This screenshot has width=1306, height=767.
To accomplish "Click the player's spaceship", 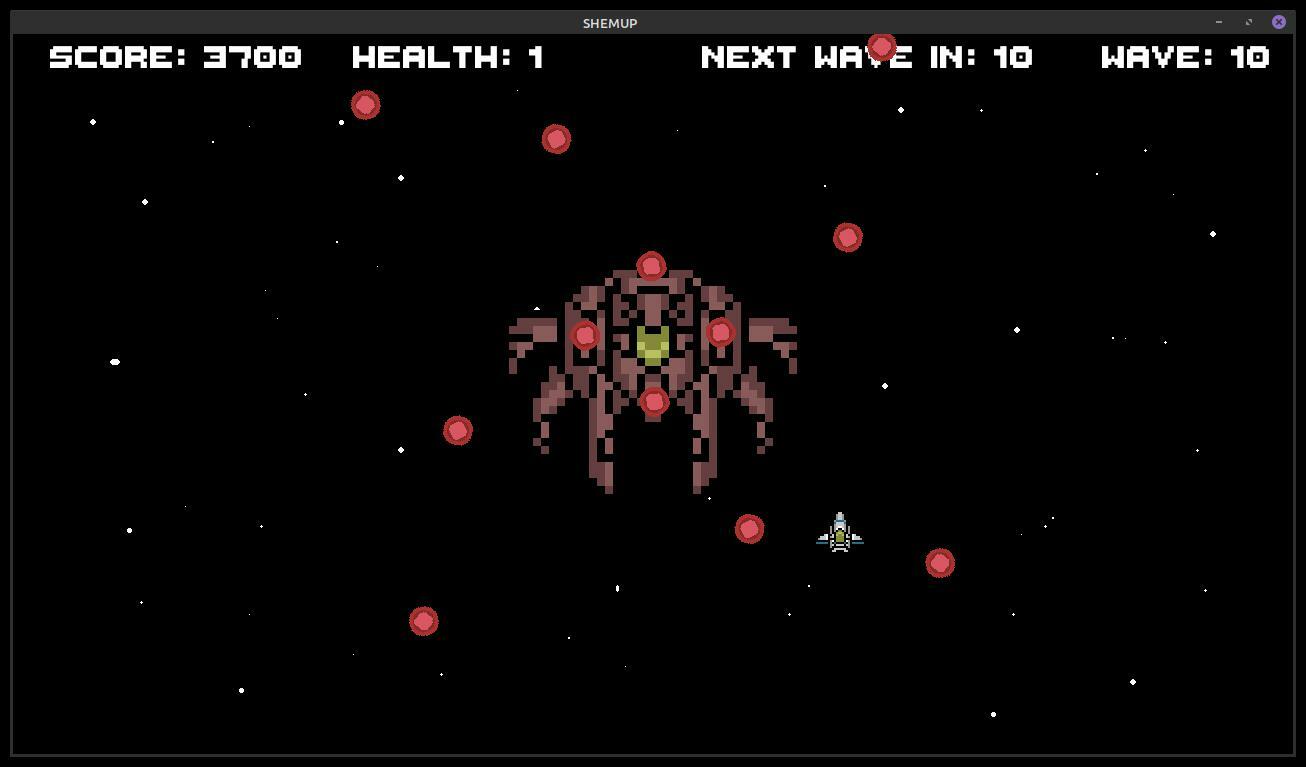I will tap(839, 532).
